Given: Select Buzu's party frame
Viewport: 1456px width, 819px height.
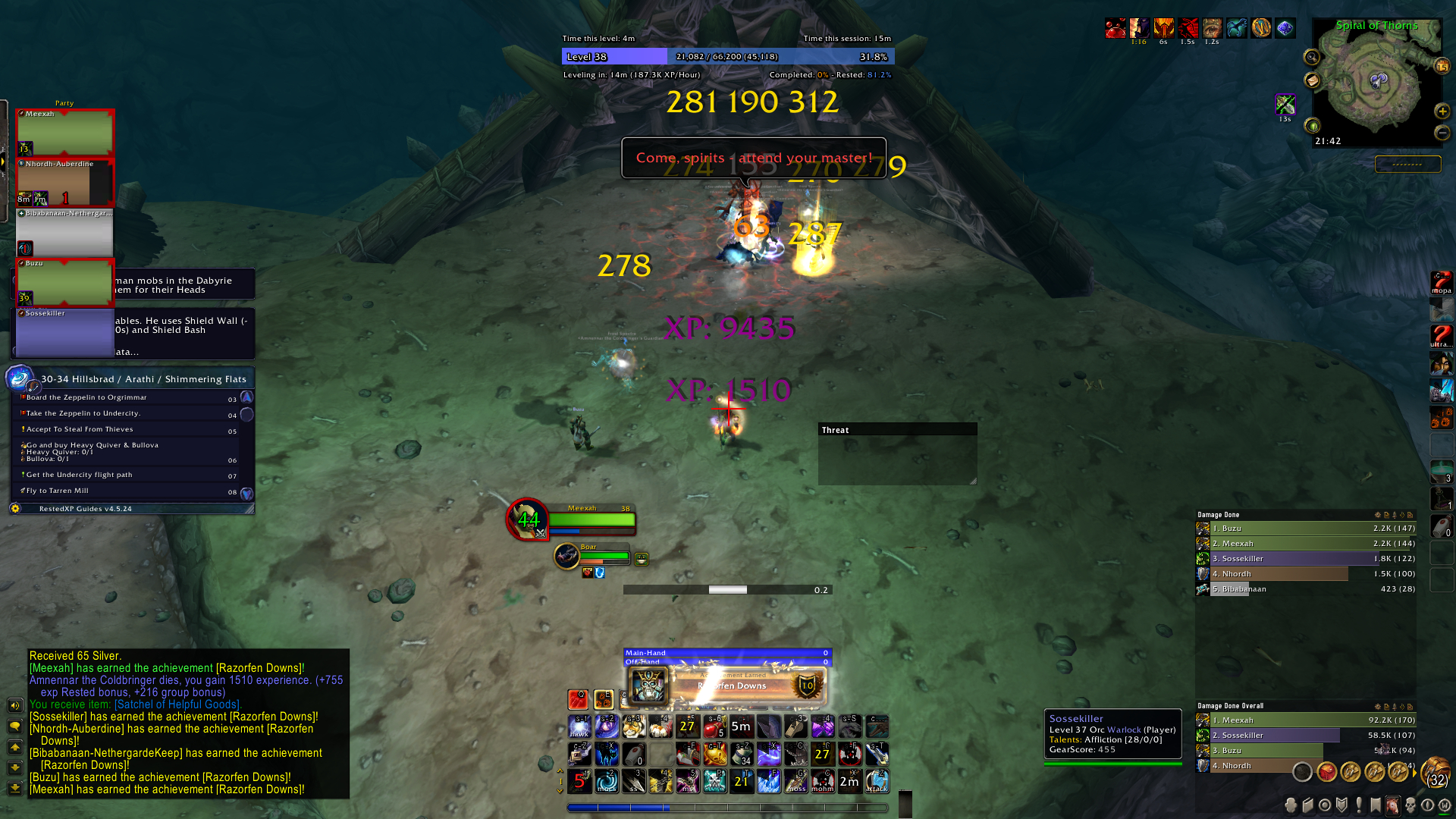Looking at the screenshot, I should (x=65, y=282).
